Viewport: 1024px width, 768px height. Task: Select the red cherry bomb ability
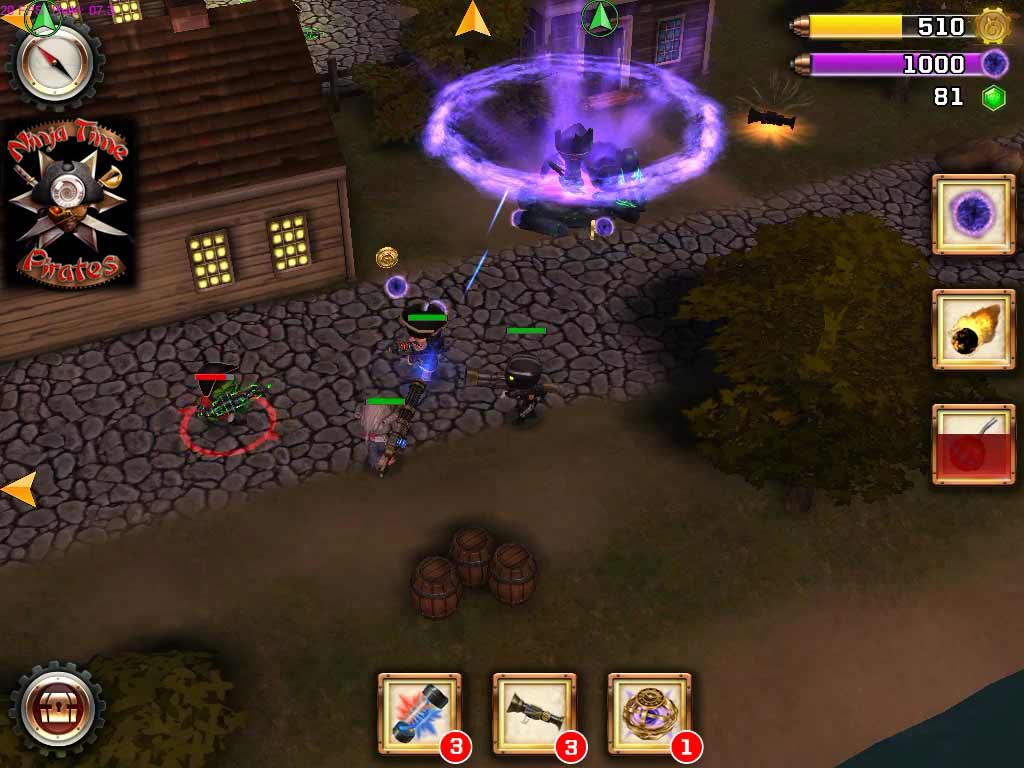[x=972, y=444]
